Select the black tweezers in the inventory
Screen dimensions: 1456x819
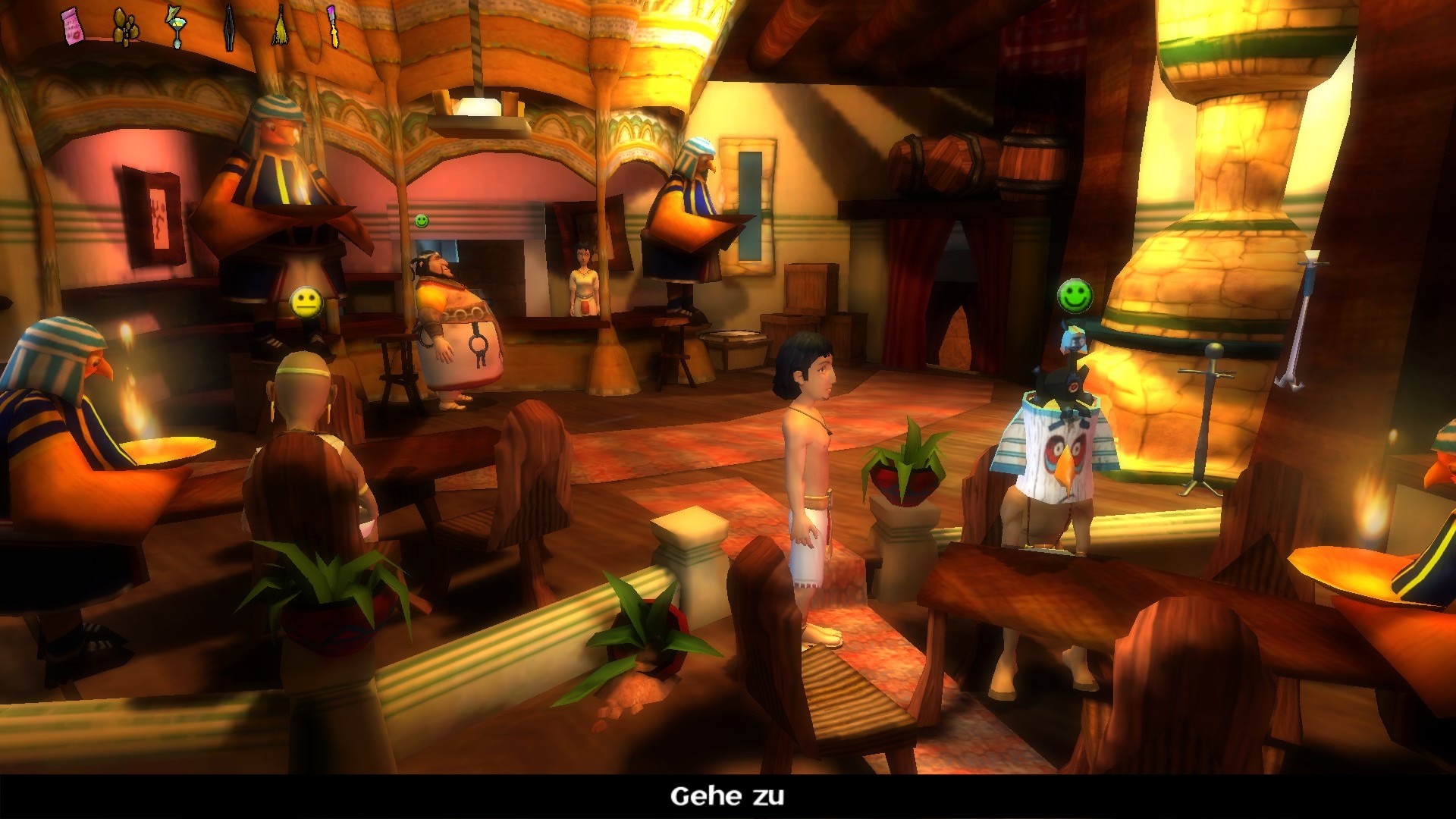[229, 28]
